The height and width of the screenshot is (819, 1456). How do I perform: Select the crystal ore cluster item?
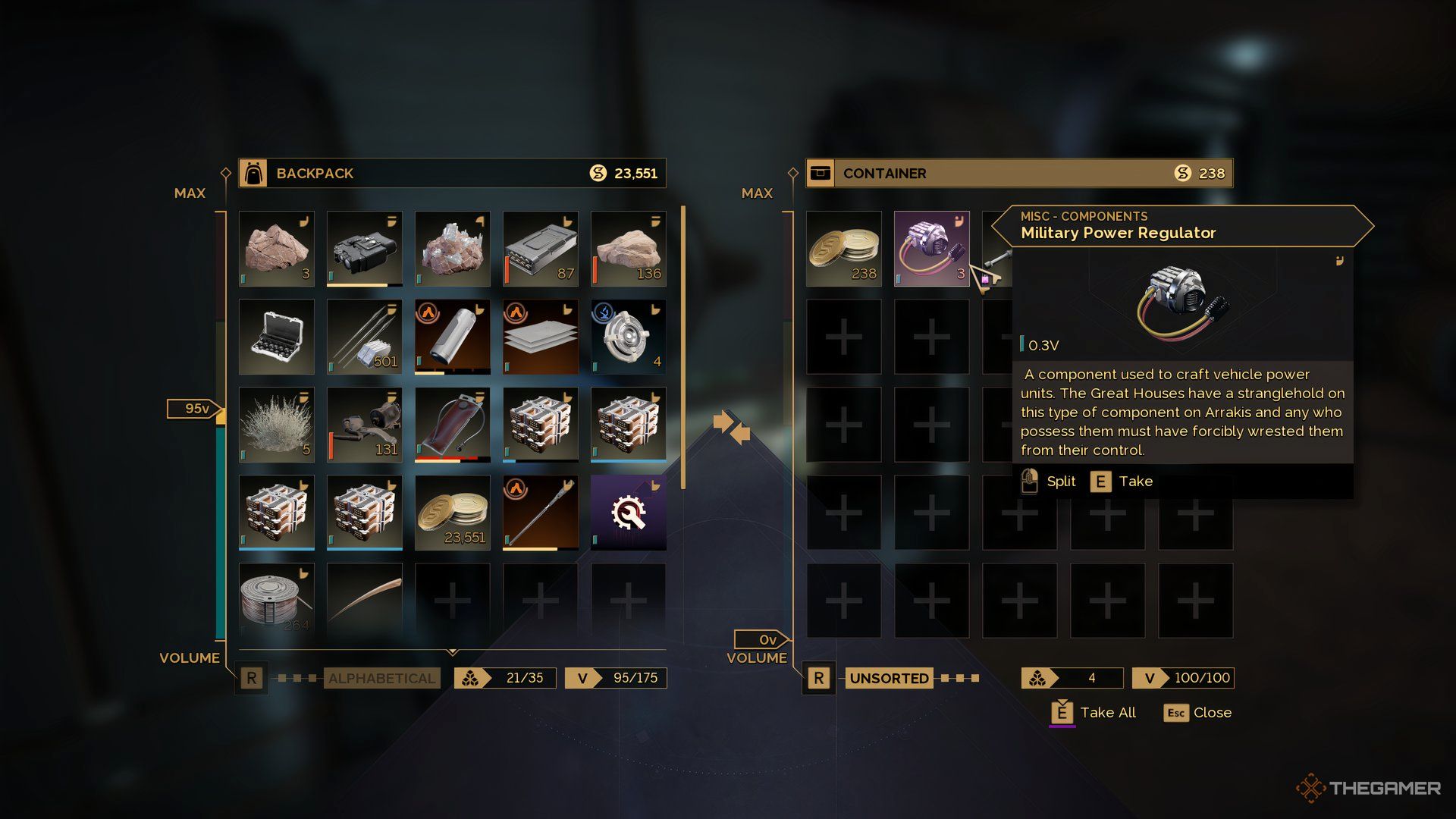point(452,249)
